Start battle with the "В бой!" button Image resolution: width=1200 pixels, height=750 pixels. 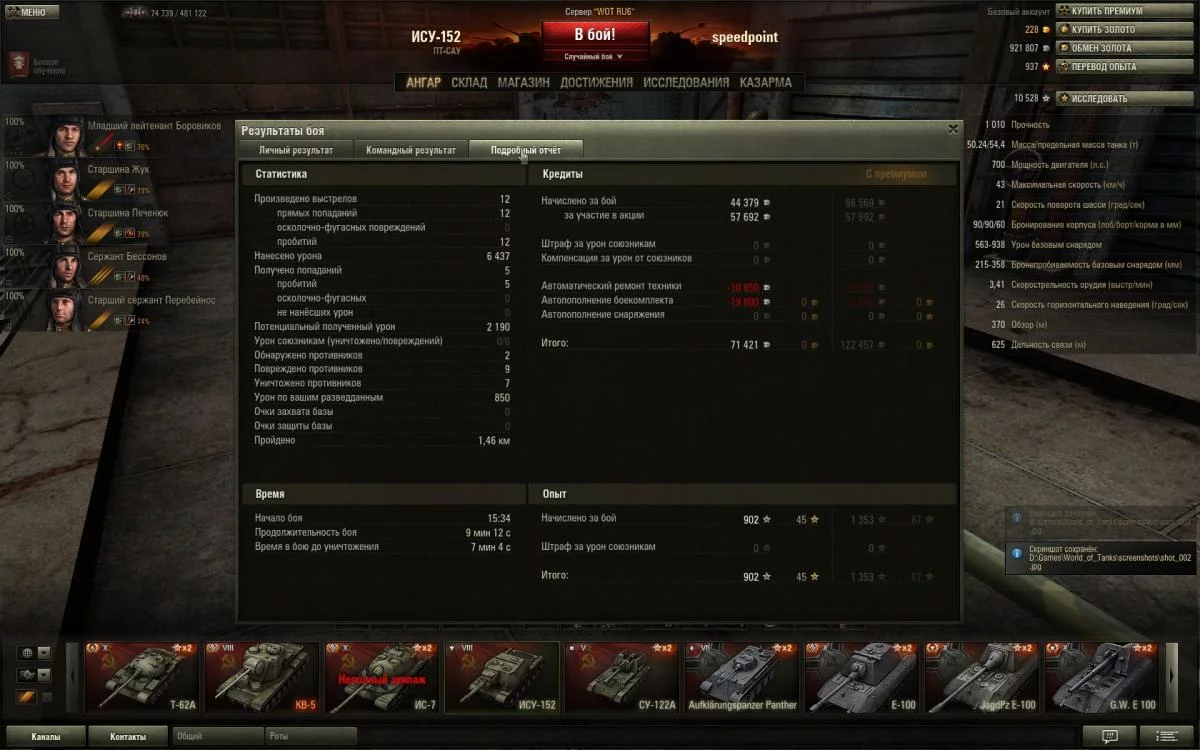tap(594, 34)
